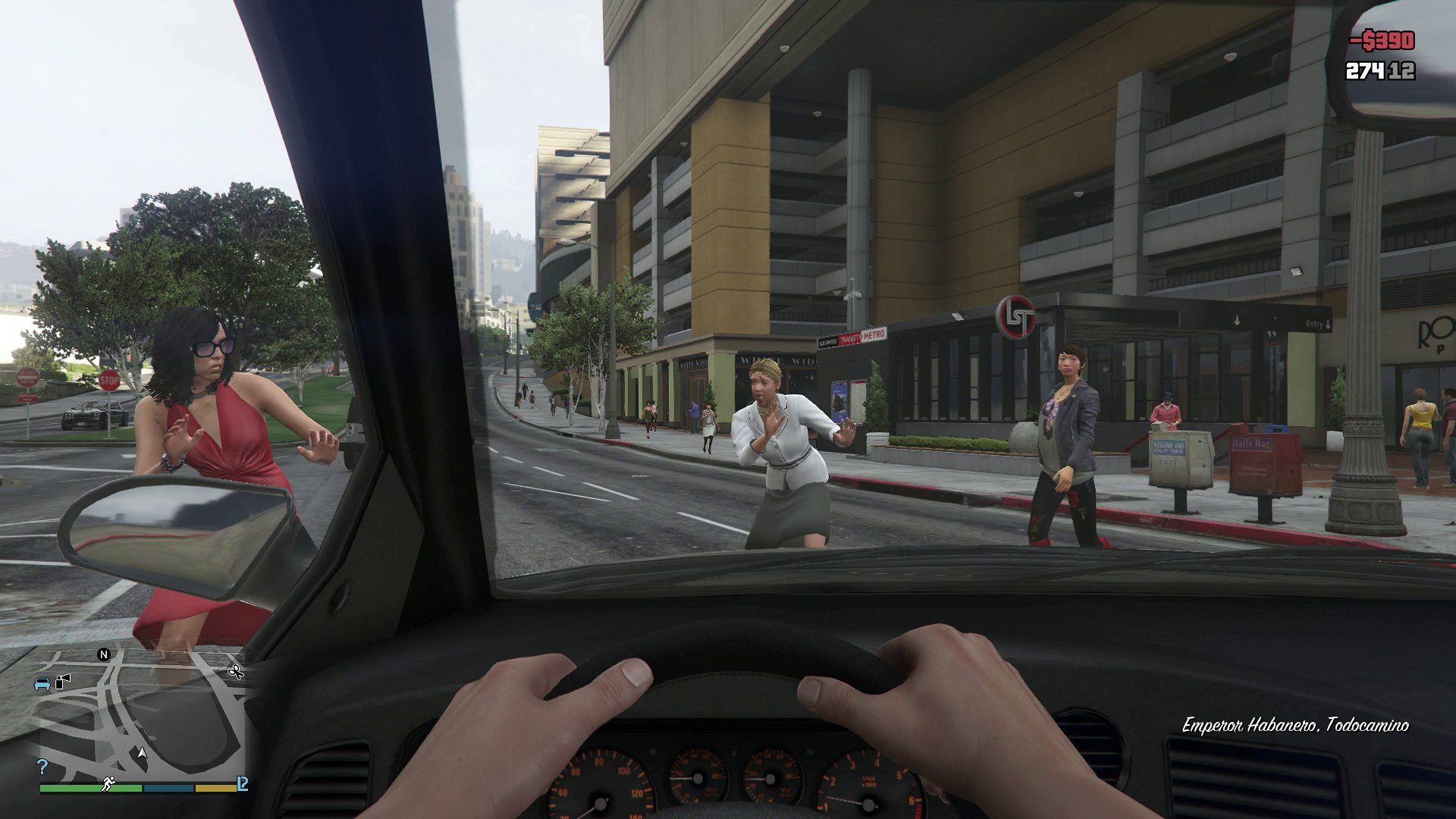This screenshot has height=819, width=1456.
Task: Click the white player arrow on the minimap
Action: tap(141, 752)
